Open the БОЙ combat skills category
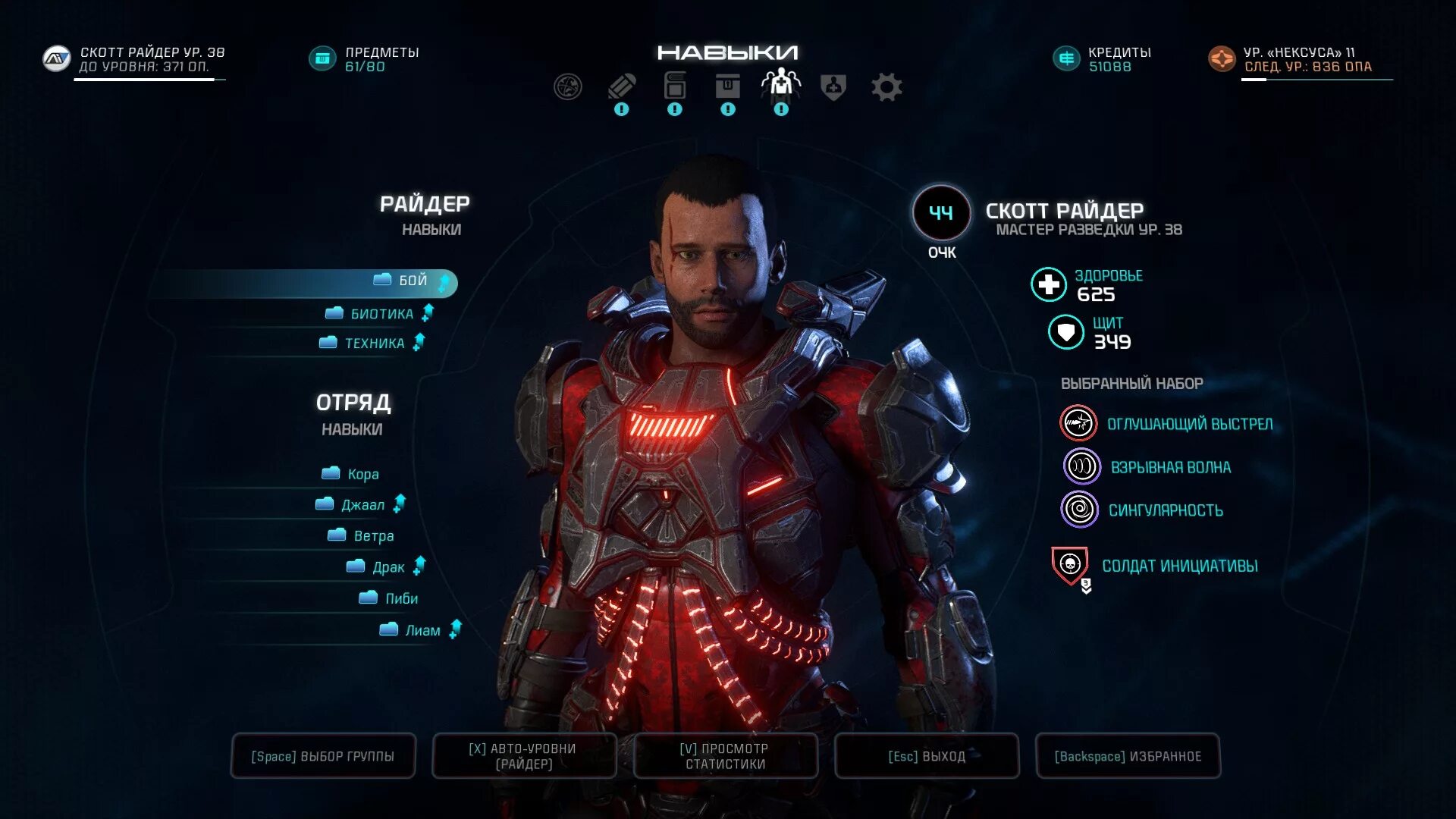 click(412, 281)
